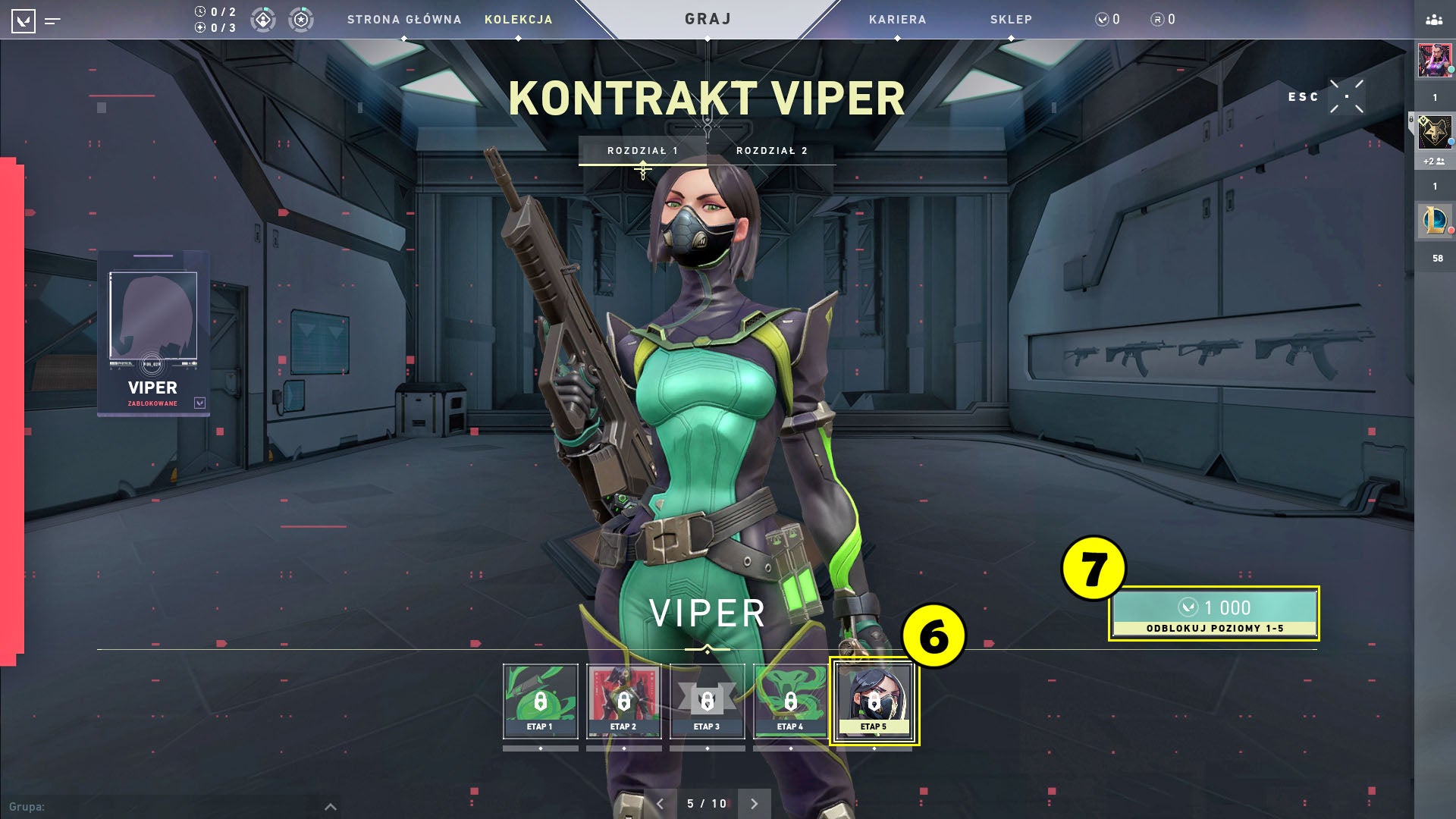Select the Etap 1 reward tile
Screen dimensions: 1456x819
(540, 701)
